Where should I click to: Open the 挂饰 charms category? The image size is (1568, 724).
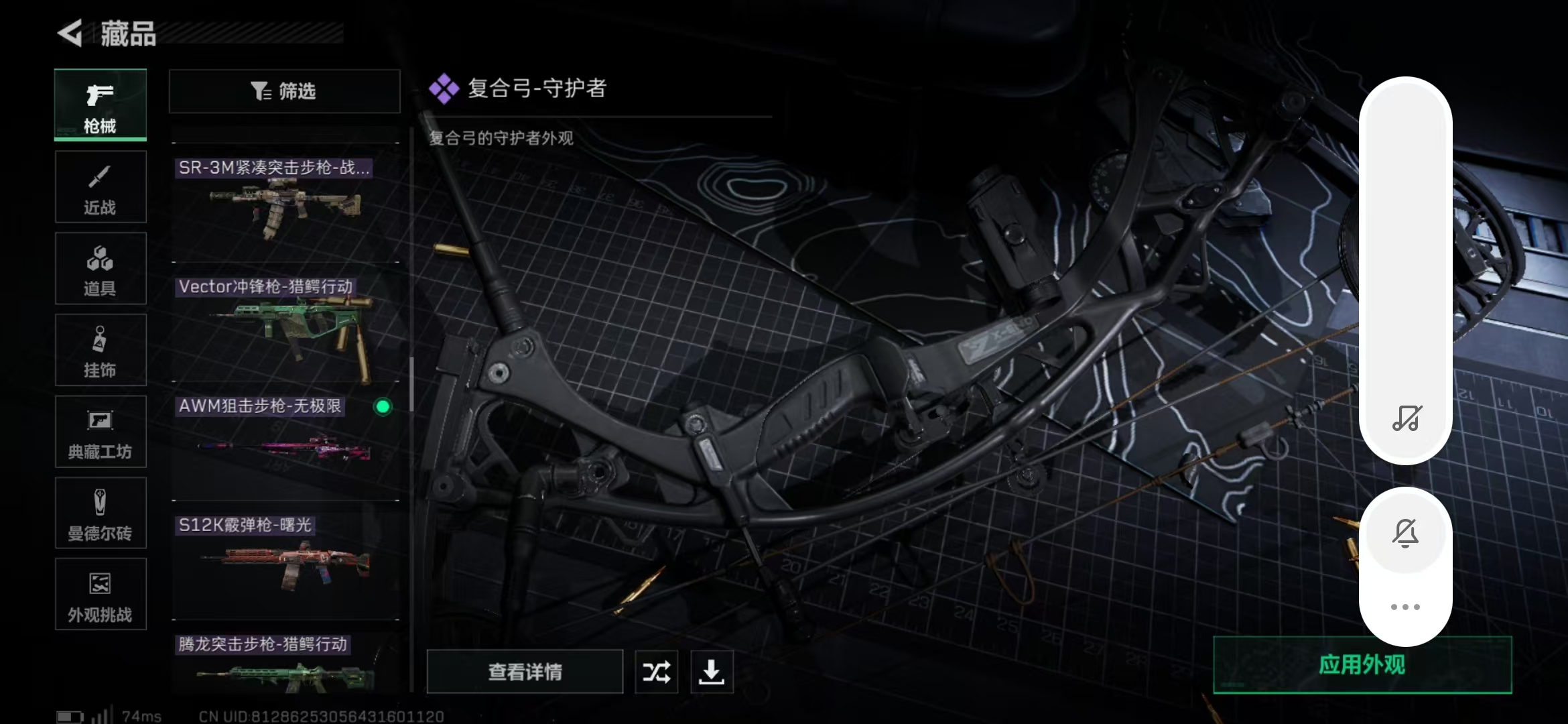[100, 350]
